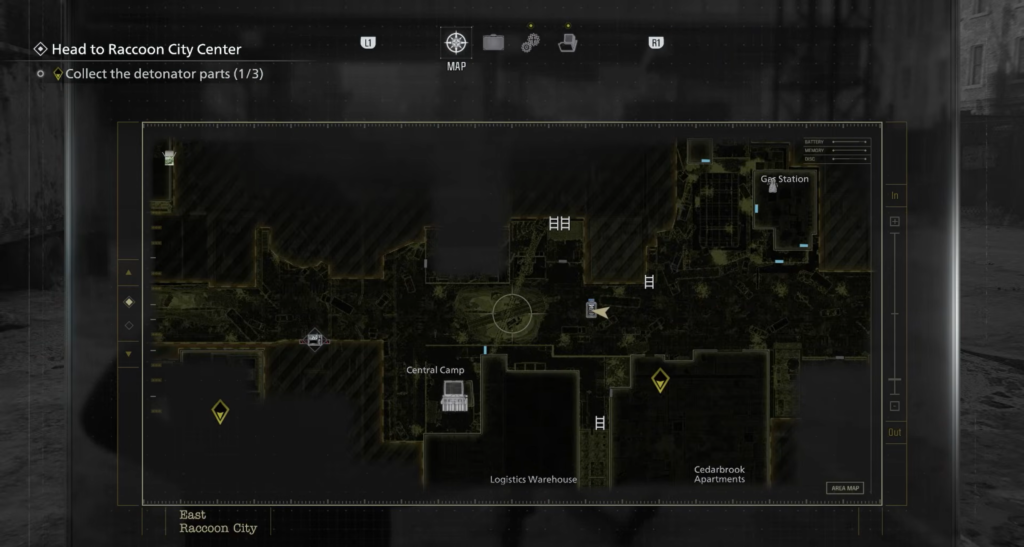1024x547 pixels.
Task: Select the player position arrow on map
Action: pos(600,312)
